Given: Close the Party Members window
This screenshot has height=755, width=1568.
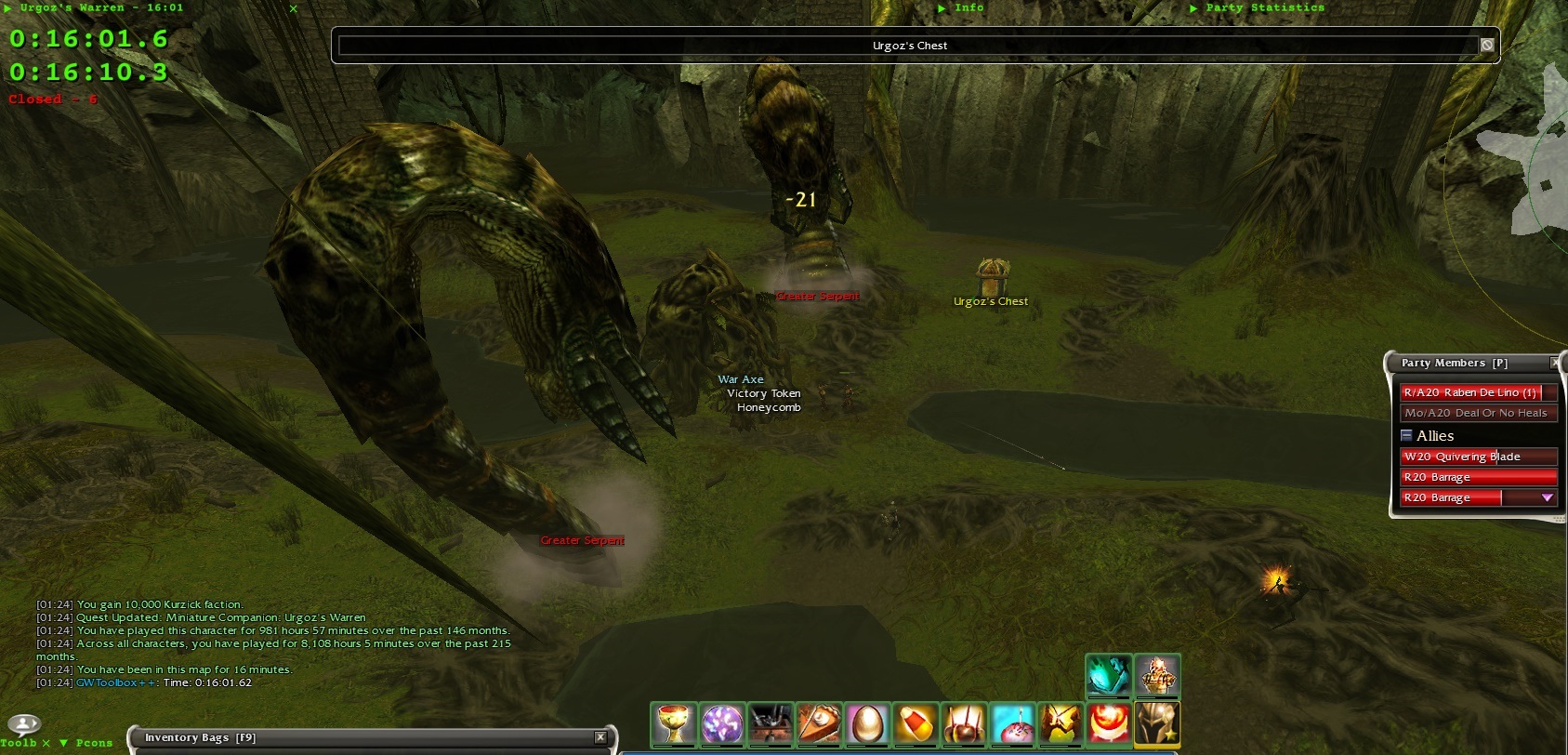Looking at the screenshot, I should pos(1556,363).
